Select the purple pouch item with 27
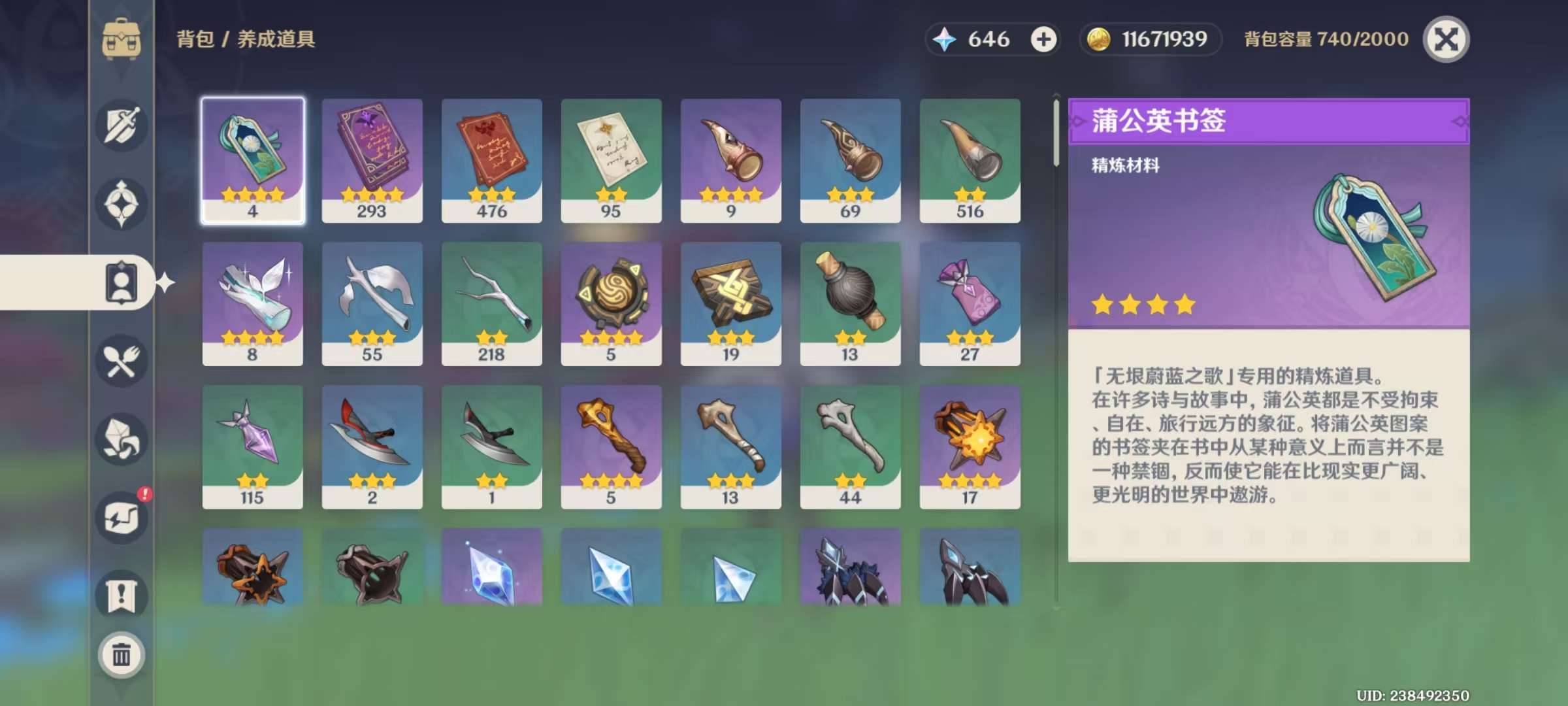This screenshot has width=1568, height=706. [970, 303]
